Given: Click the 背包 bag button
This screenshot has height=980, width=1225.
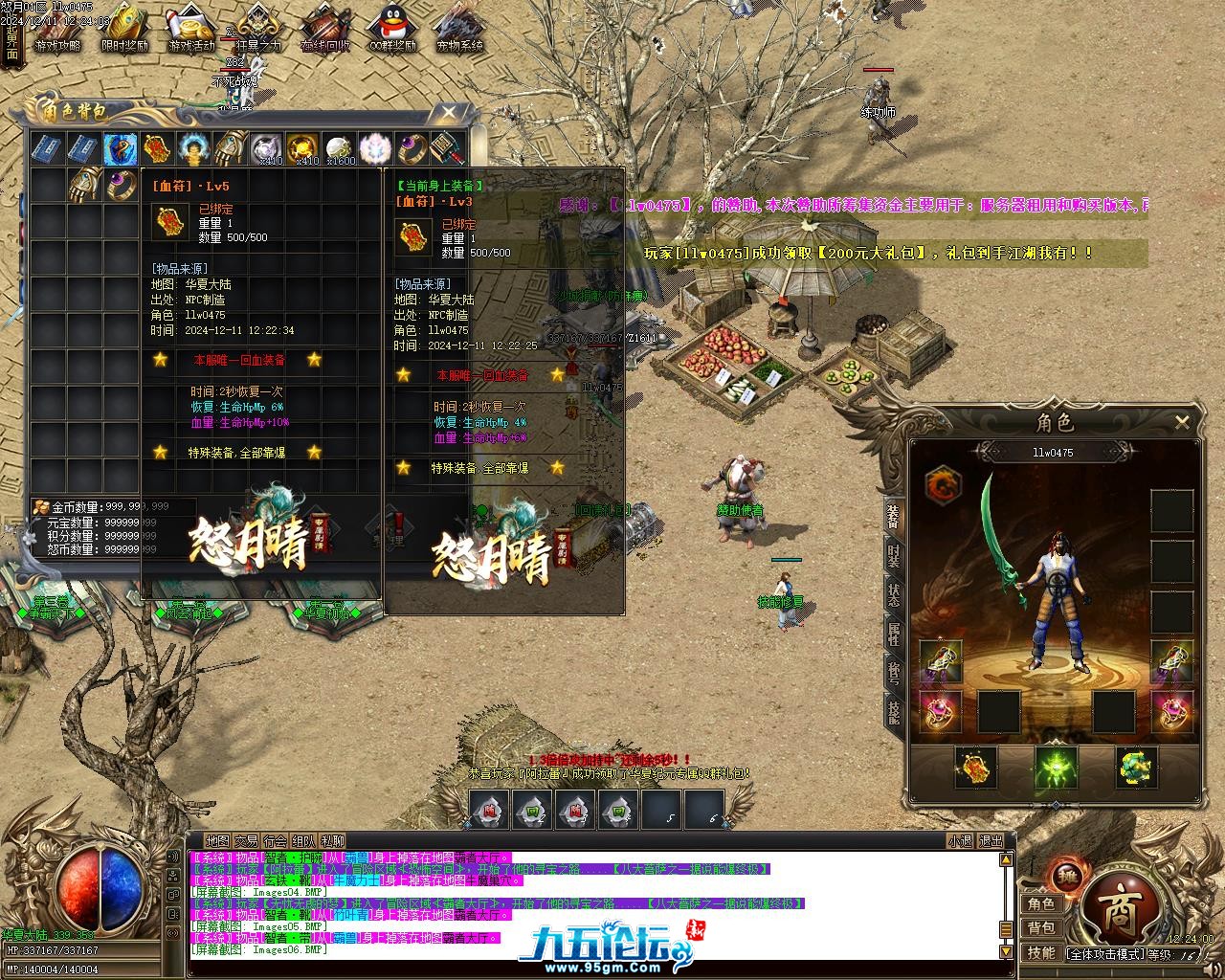Looking at the screenshot, I should (x=1041, y=928).
